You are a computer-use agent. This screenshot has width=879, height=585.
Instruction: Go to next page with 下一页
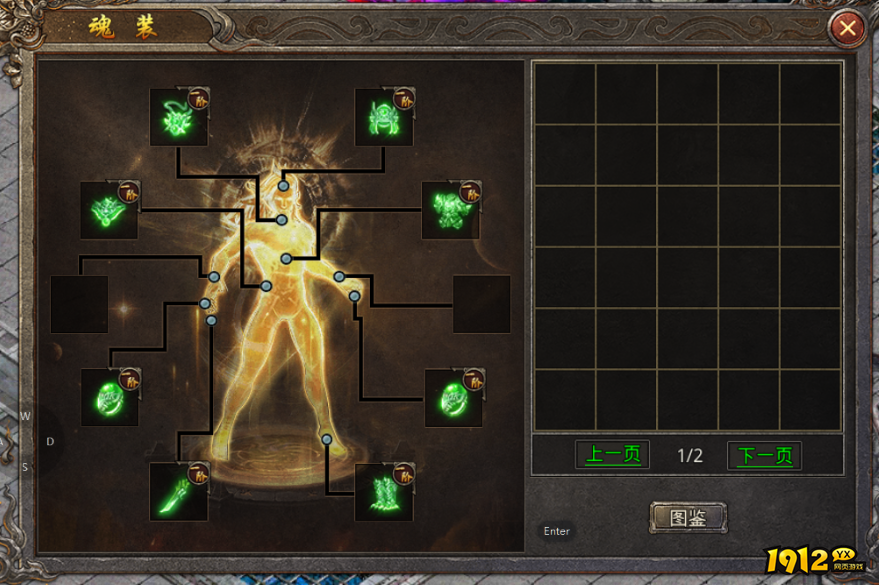click(x=764, y=455)
